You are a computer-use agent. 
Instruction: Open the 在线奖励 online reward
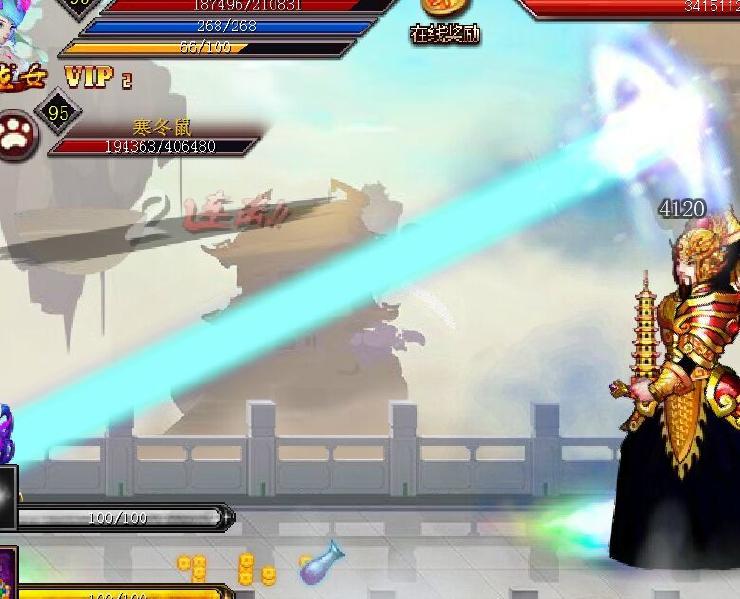(x=446, y=21)
